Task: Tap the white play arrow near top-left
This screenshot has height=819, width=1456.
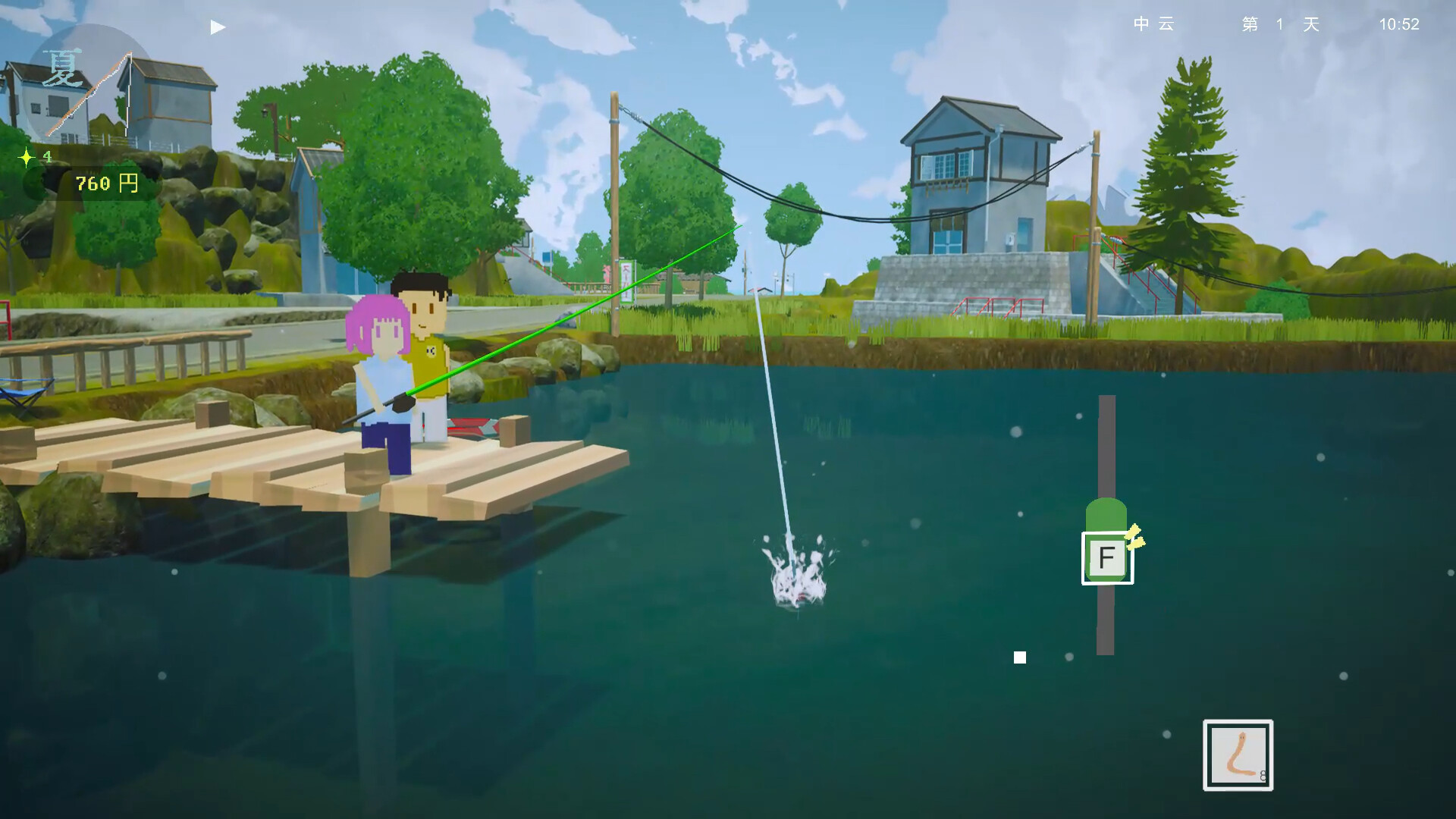Action: (217, 27)
